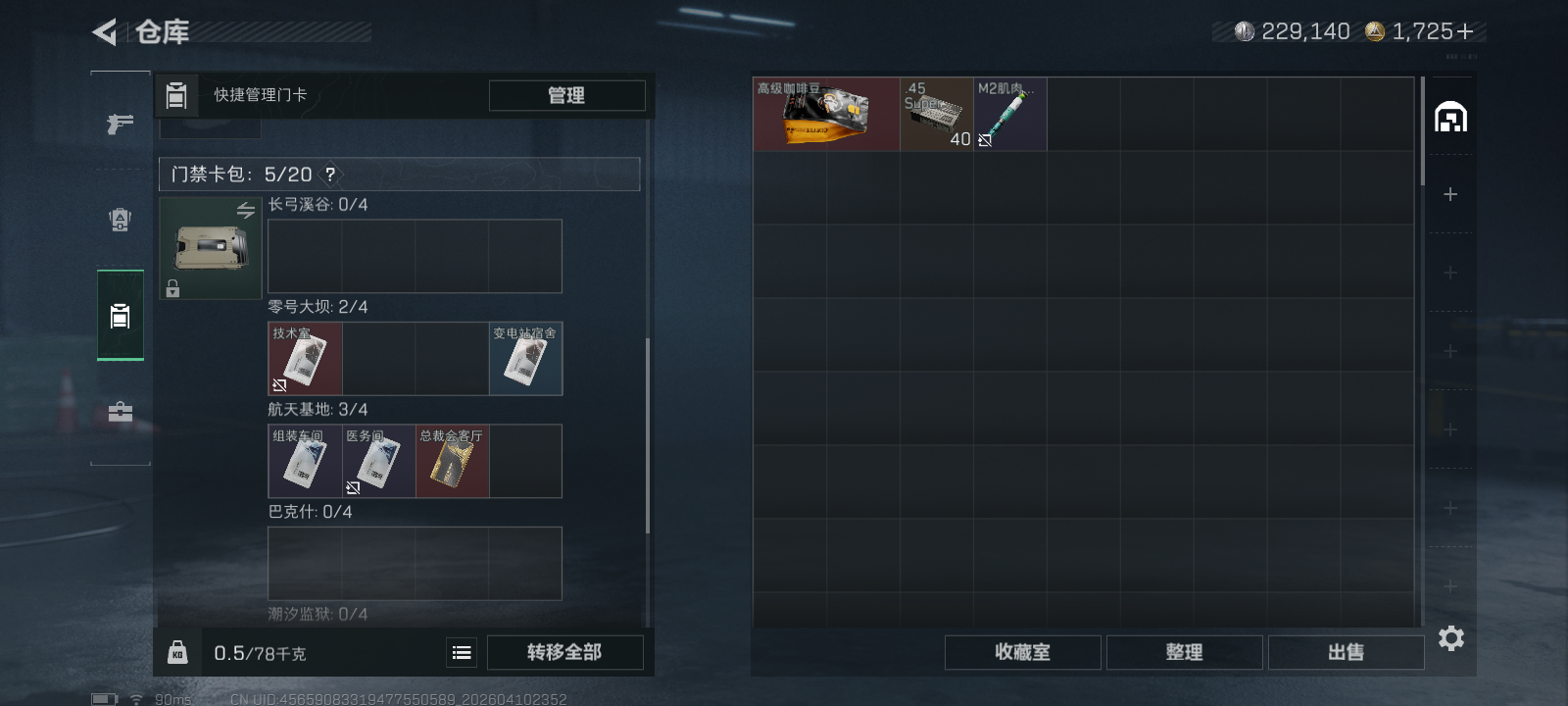
Task: Expand a new stash section with the first plus
Action: coord(1448,194)
